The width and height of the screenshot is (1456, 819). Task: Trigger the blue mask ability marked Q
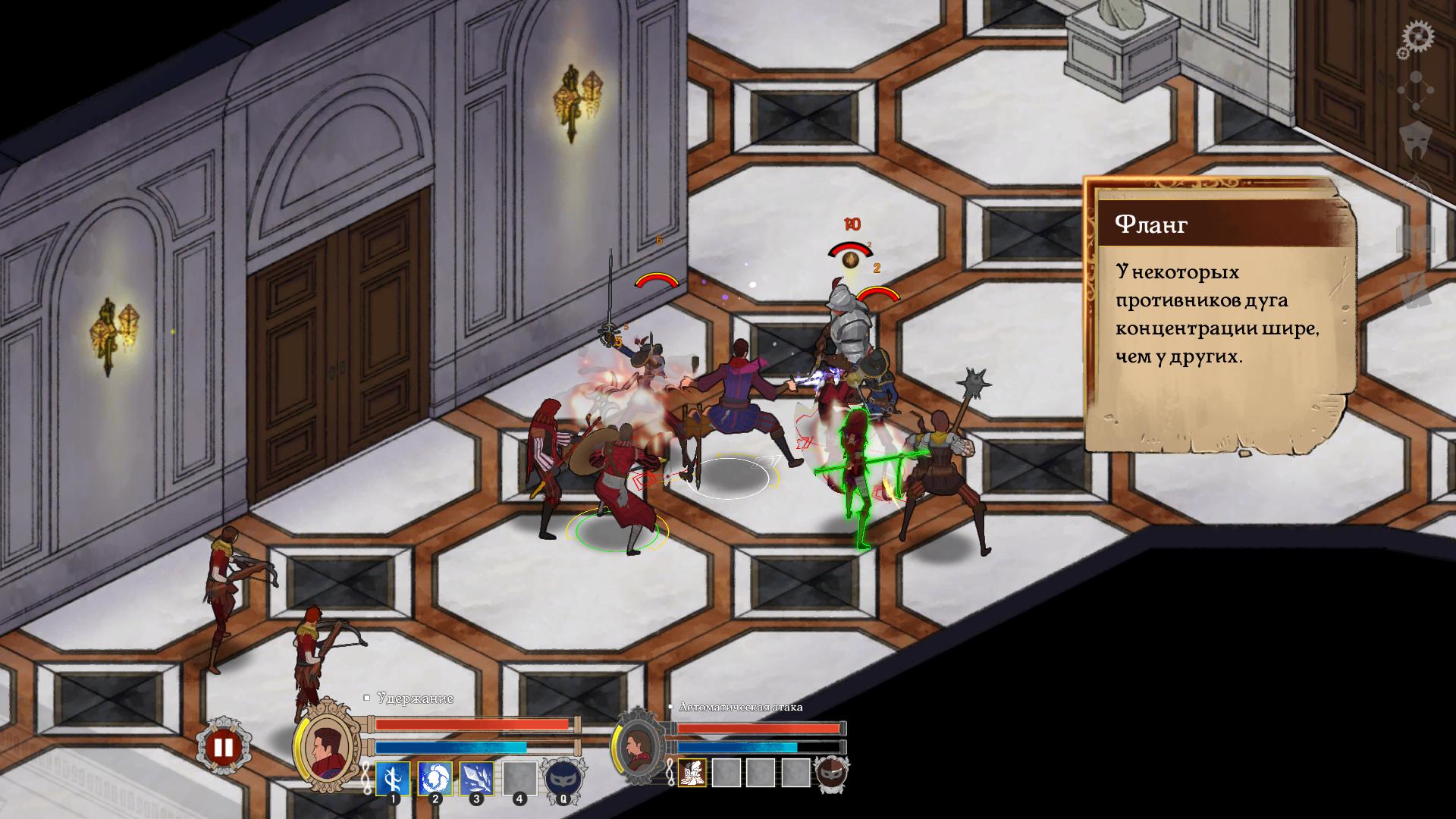pos(562,779)
